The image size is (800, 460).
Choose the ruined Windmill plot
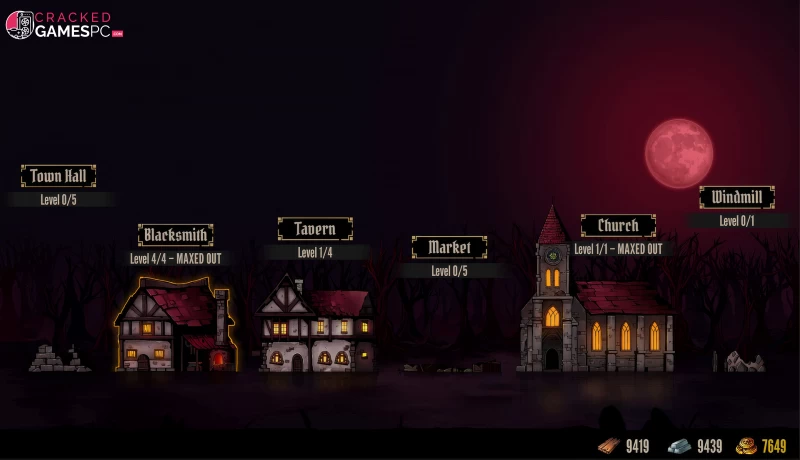tap(740, 361)
